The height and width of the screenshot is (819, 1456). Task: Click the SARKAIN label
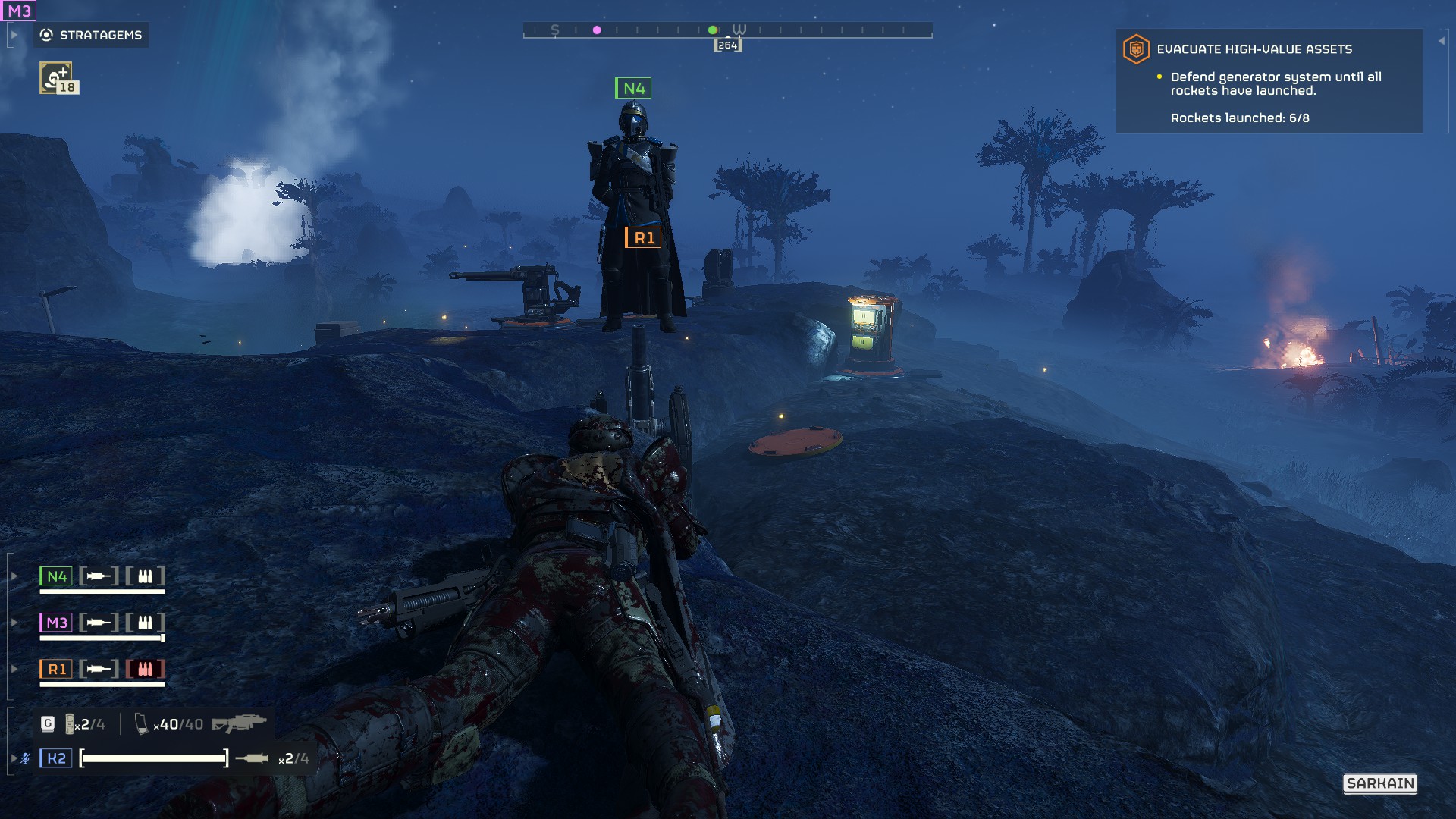point(1380,783)
